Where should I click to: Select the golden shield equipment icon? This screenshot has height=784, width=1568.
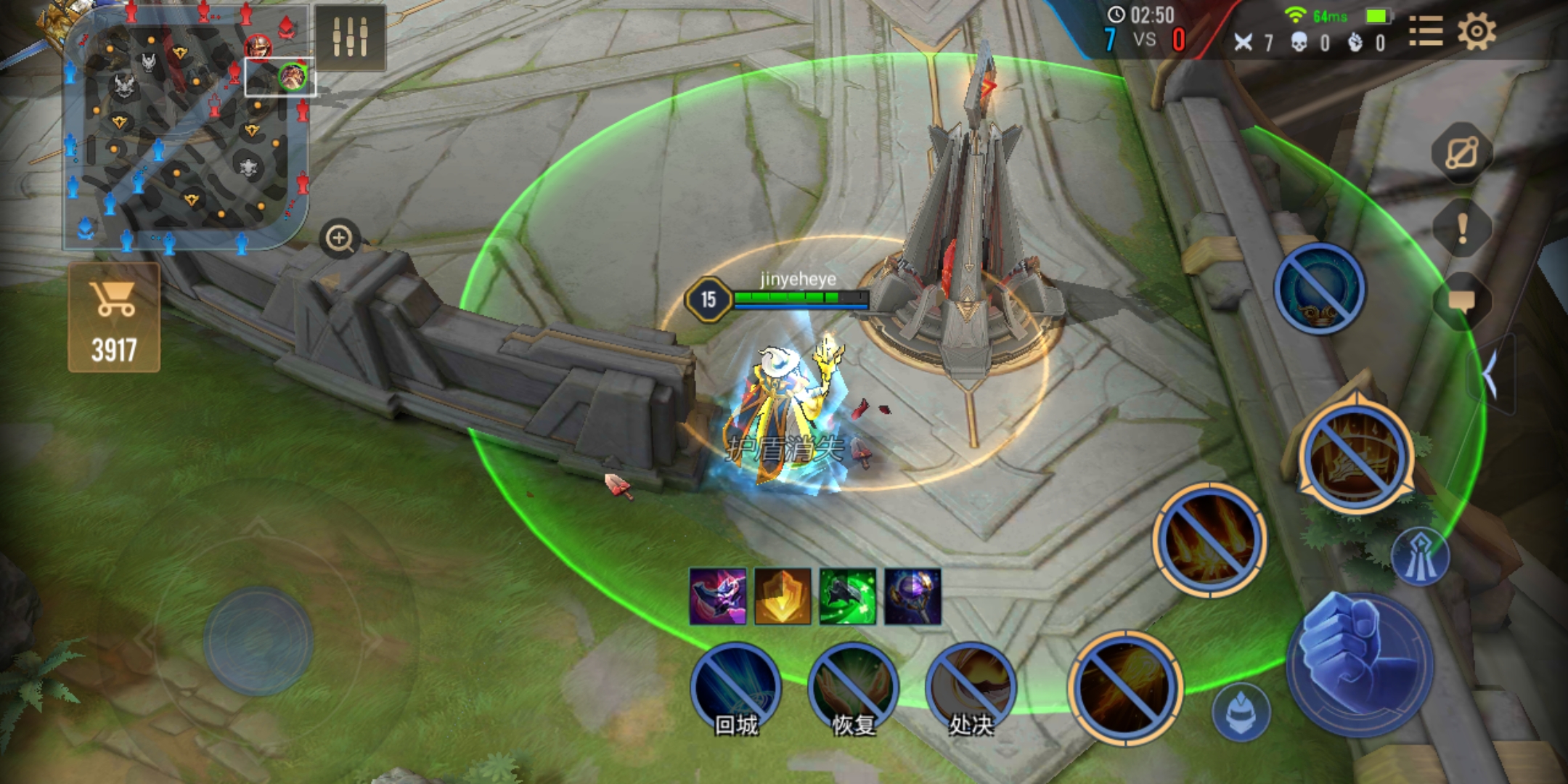coord(783,597)
